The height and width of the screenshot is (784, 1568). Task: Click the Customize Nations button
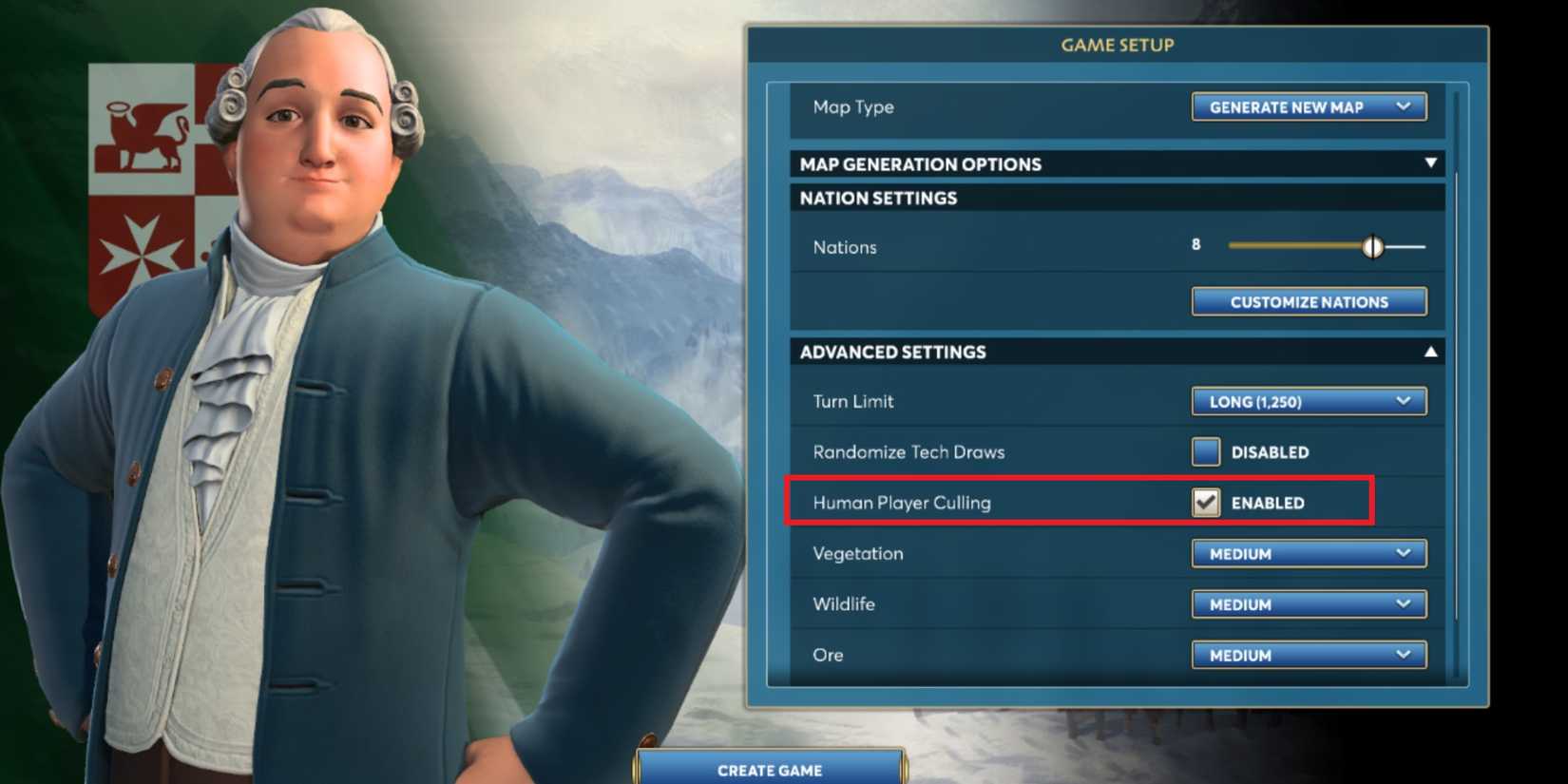1309,301
